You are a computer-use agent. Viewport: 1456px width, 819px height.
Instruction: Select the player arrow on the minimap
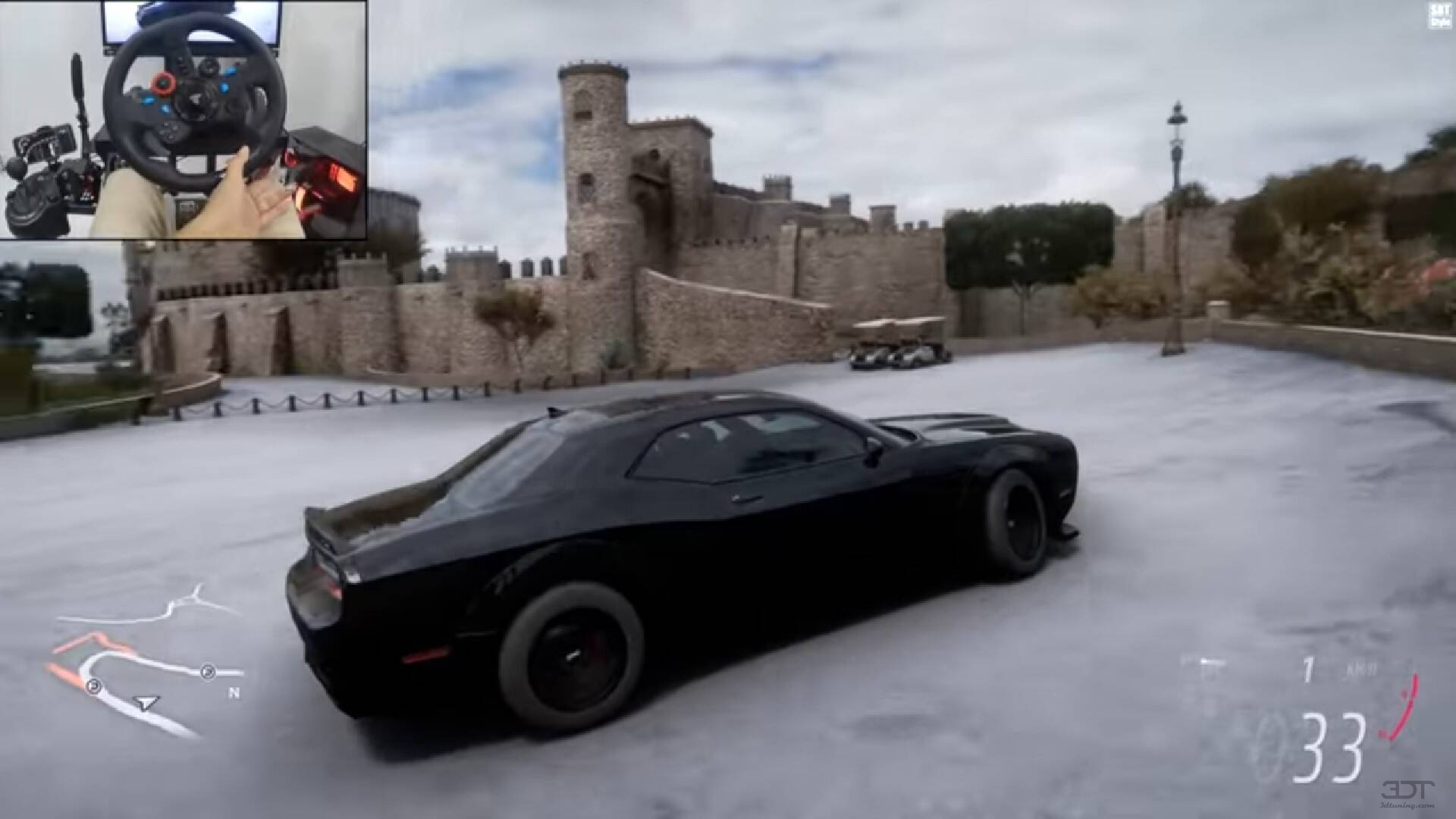click(x=146, y=704)
